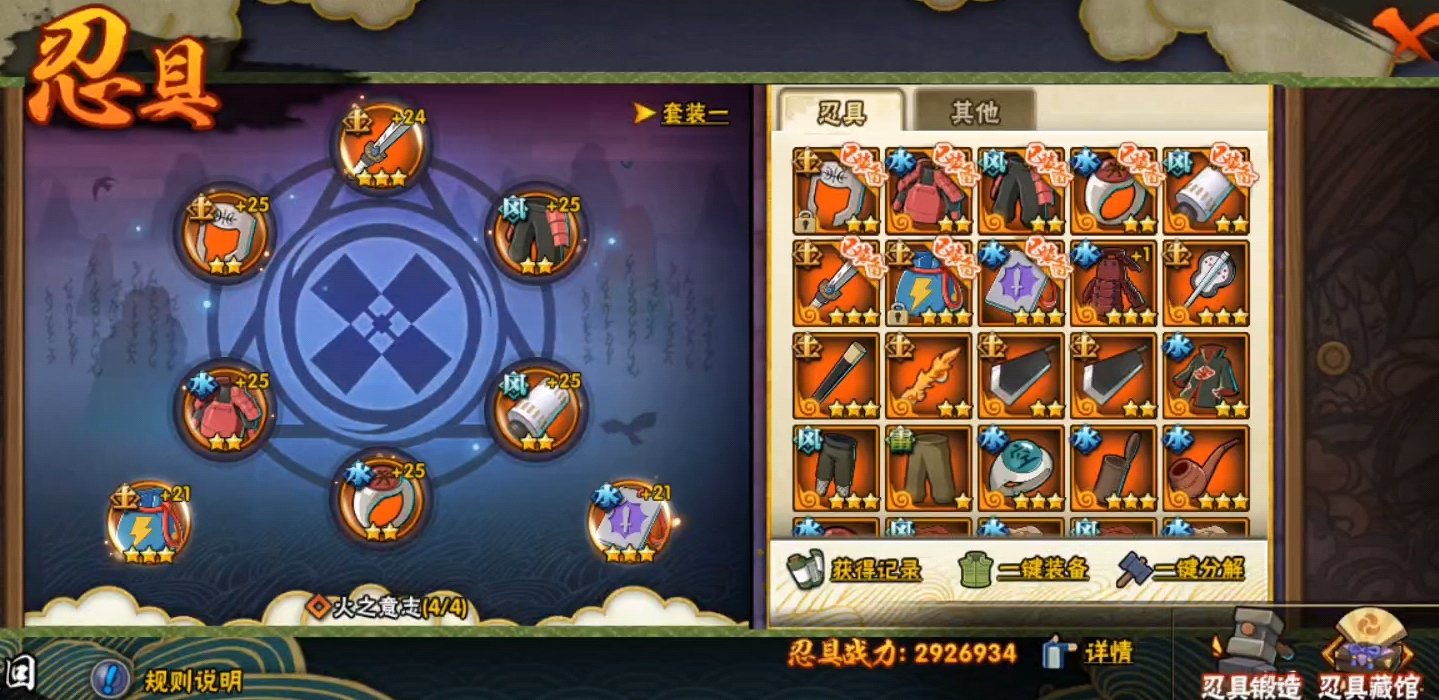Tap the 一键分解 button

pos(1182,570)
